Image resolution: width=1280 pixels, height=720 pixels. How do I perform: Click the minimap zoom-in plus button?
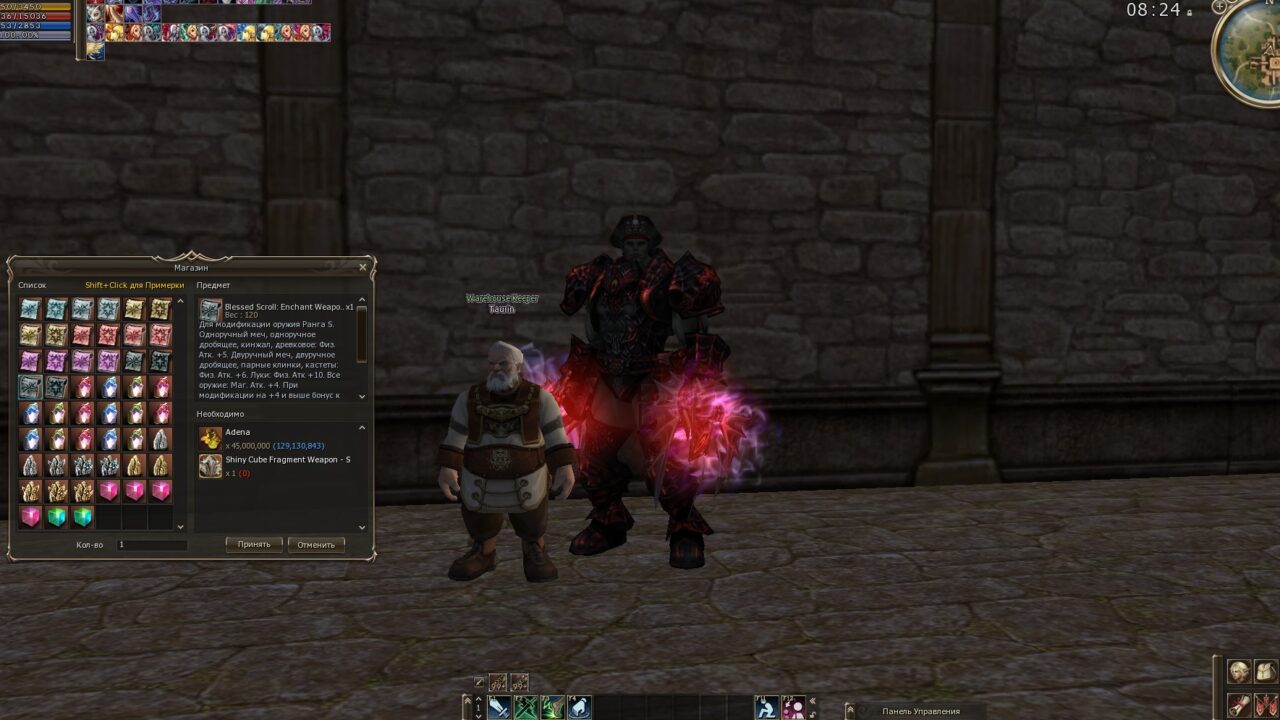pyautogui.click(x=1218, y=7)
